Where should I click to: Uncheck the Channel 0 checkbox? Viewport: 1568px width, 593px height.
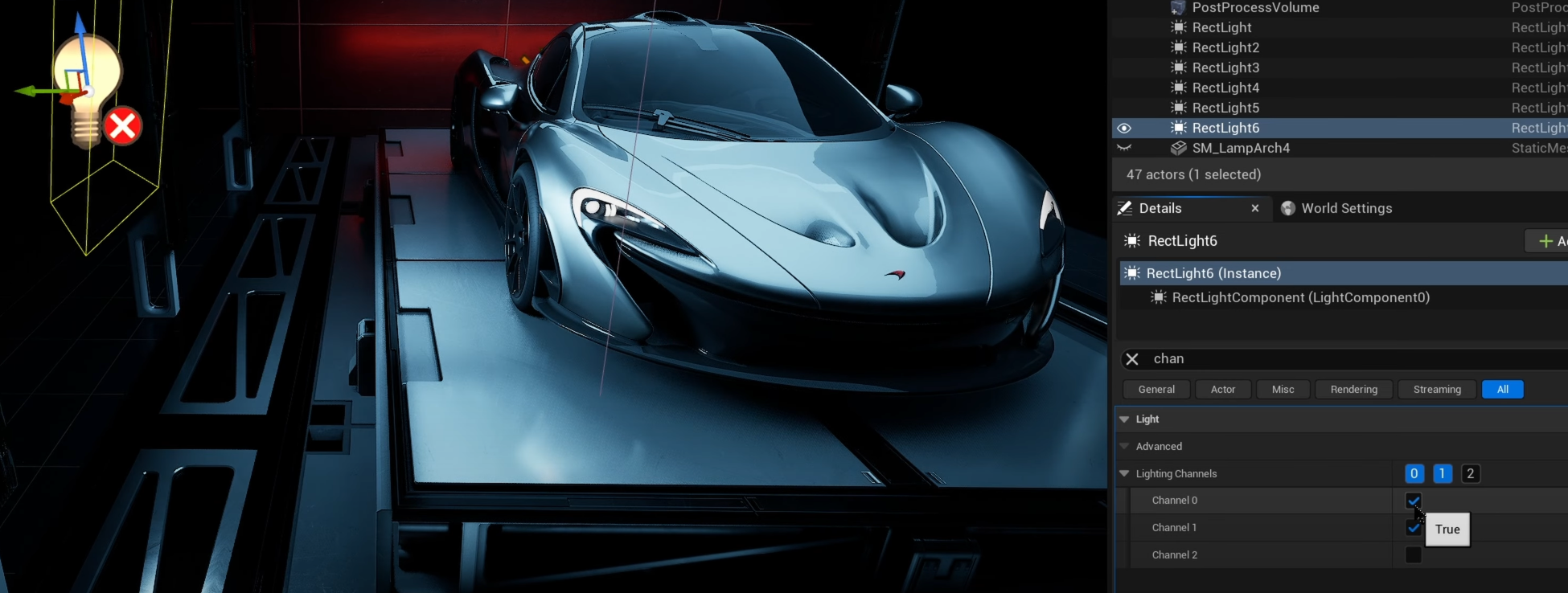[x=1413, y=501]
